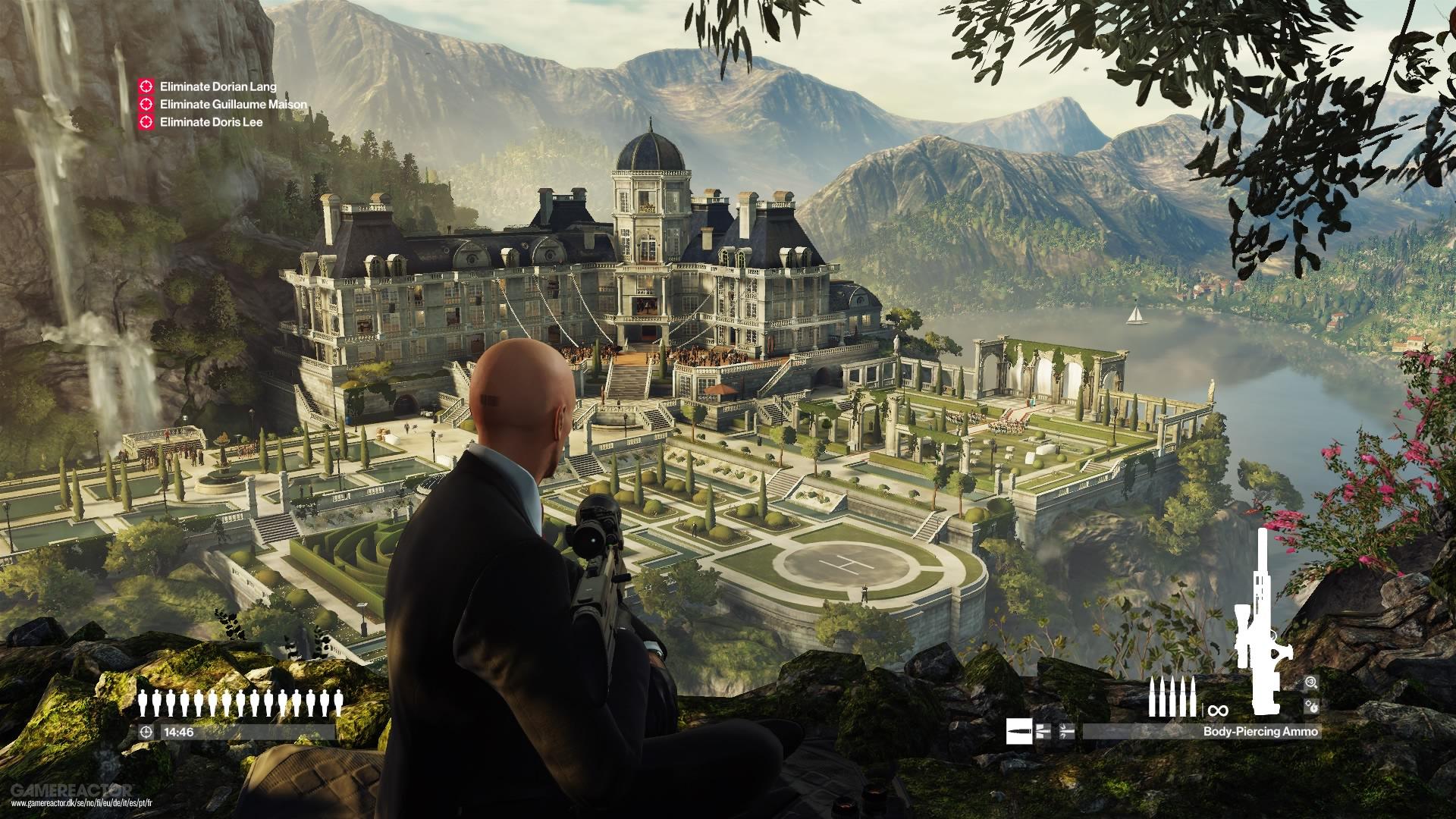Screen dimensions: 1456x819
Task: Click the stopwatch icon next to the timer
Action: tap(146, 732)
